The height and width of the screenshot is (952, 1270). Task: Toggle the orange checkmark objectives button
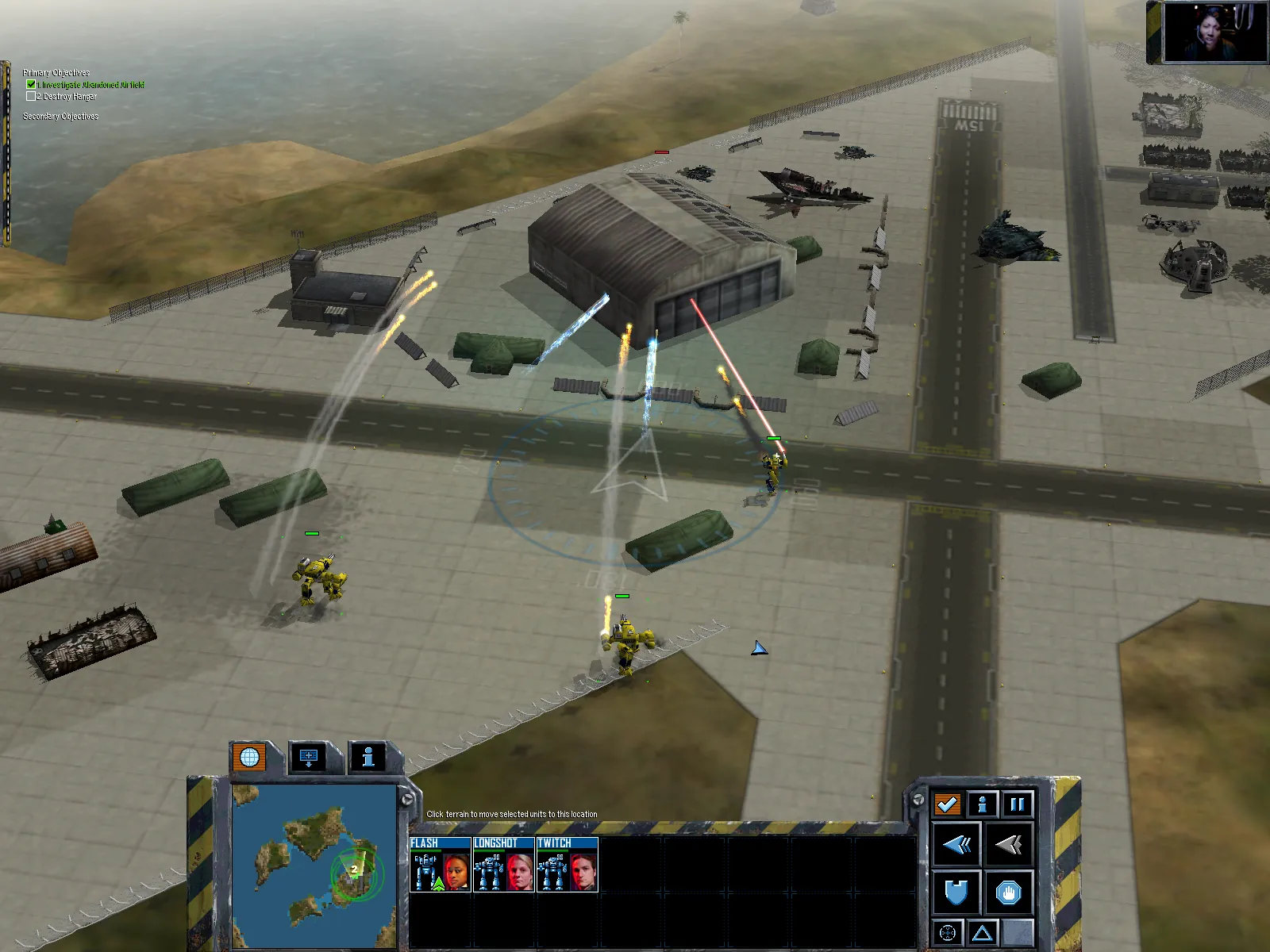coord(947,804)
